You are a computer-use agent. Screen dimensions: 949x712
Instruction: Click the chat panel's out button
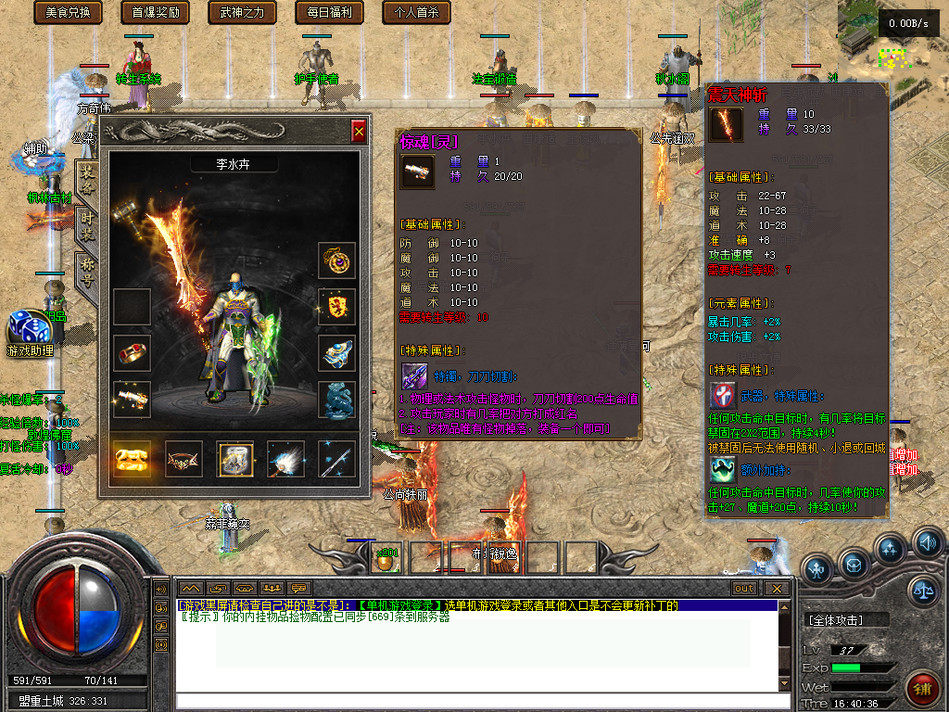744,588
